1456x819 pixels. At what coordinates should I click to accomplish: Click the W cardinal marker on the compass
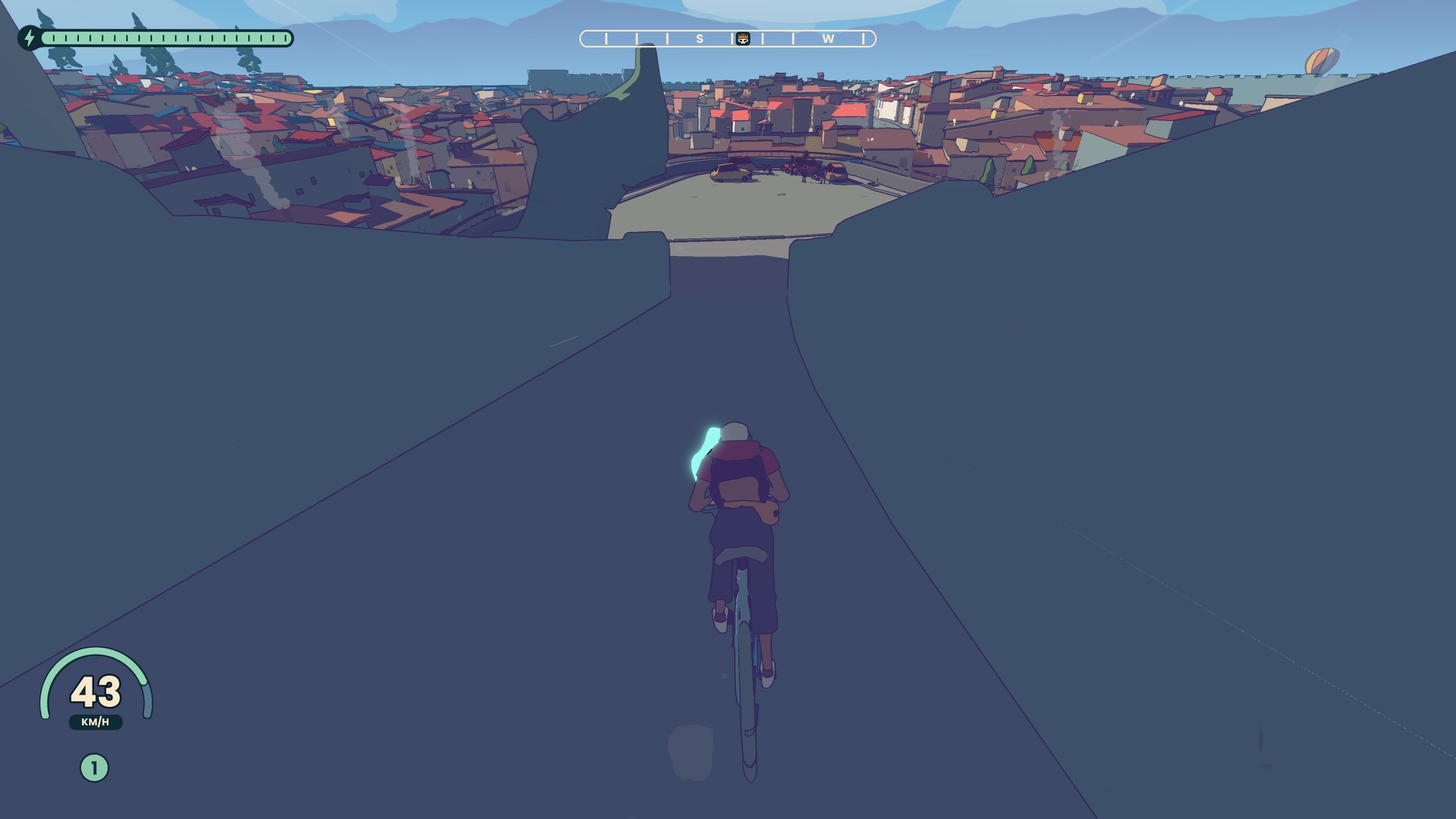click(x=828, y=38)
